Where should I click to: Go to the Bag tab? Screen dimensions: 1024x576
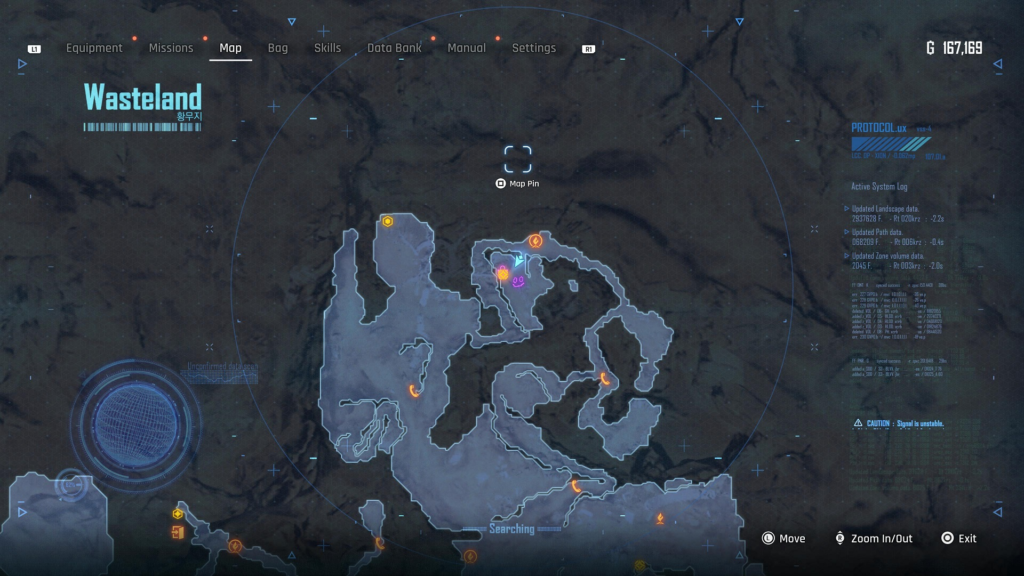point(278,48)
